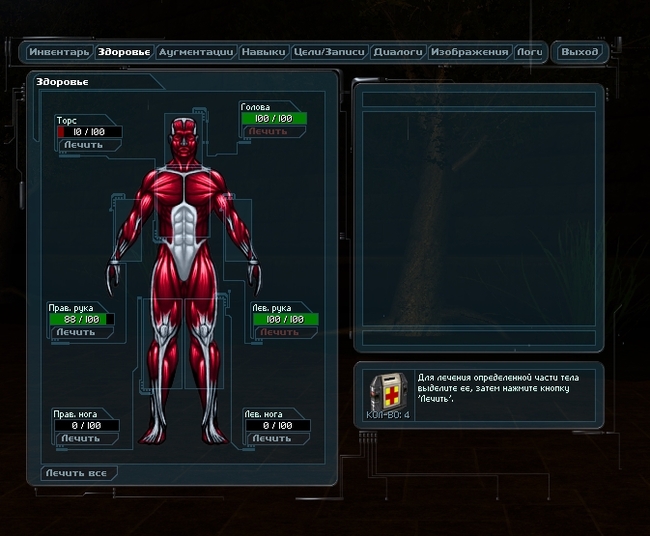
Task: Open the Логи tab
Action: coord(530,52)
